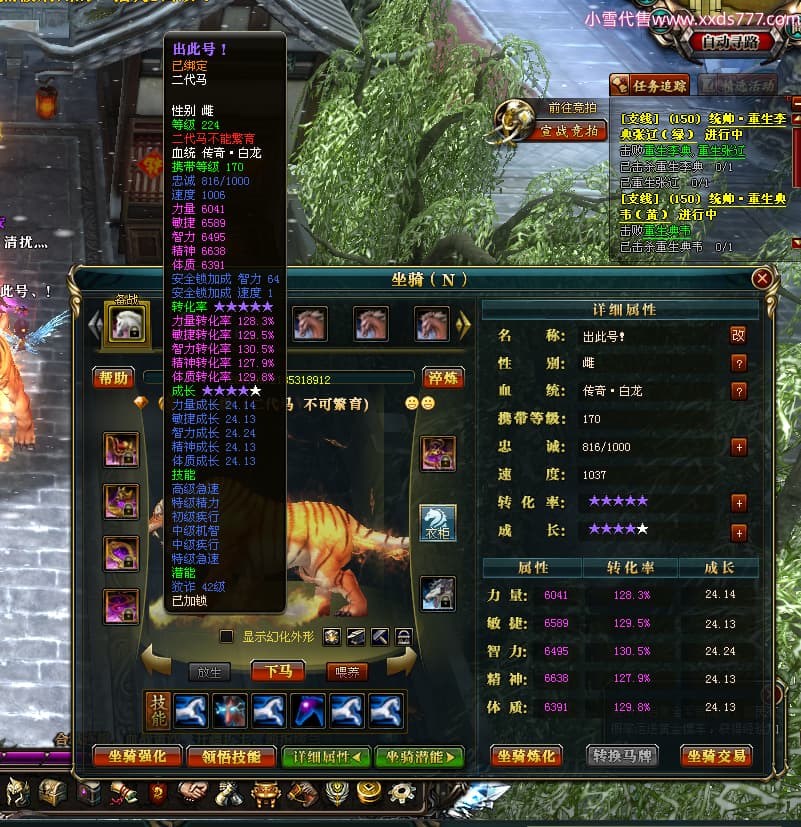
Task: Click the 领悟技能 learn skill button
Action: point(231,757)
